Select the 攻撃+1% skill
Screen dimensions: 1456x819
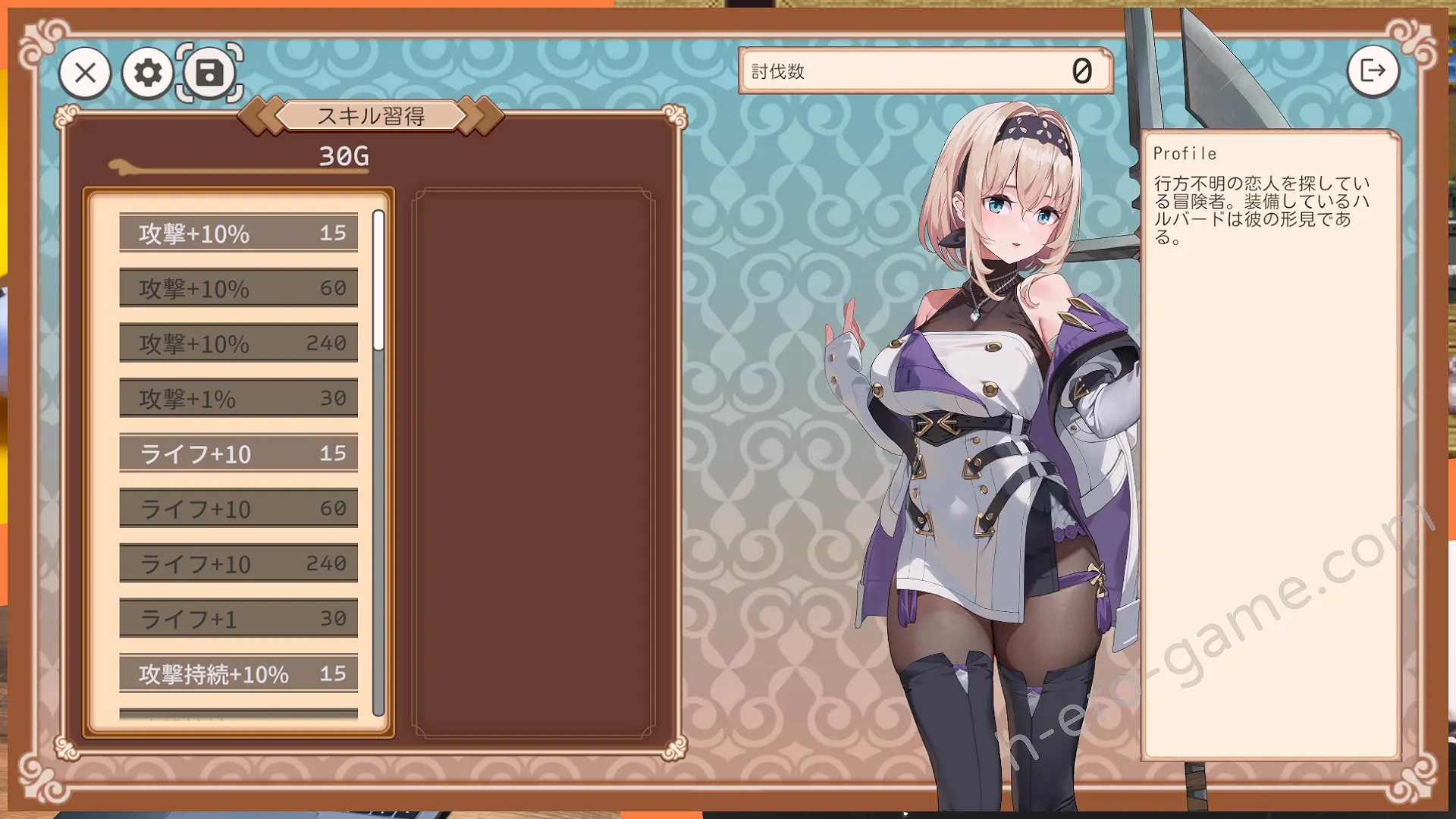tap(238, 398)
